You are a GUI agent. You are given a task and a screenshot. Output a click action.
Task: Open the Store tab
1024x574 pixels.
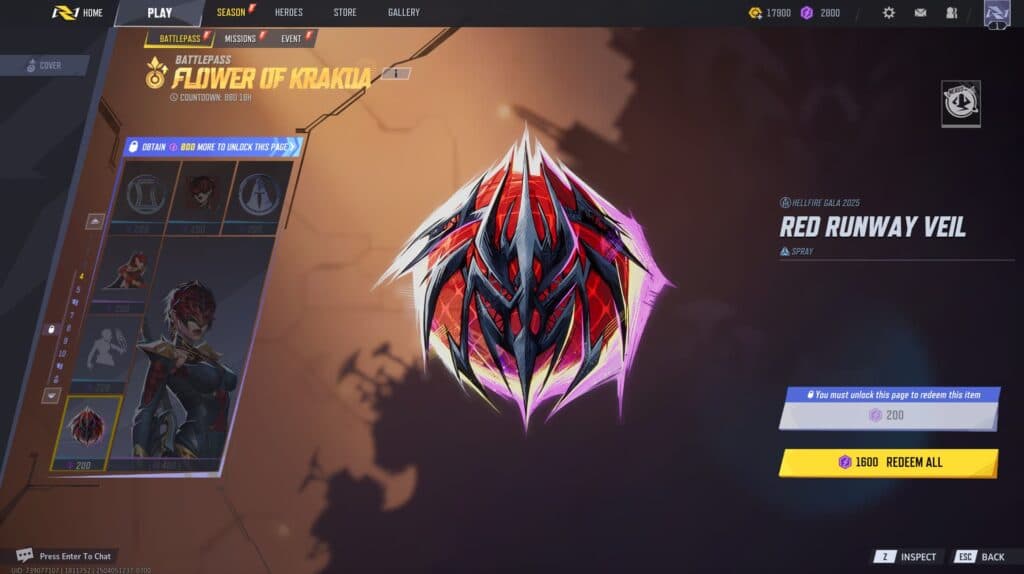click(x=345, y=13)
